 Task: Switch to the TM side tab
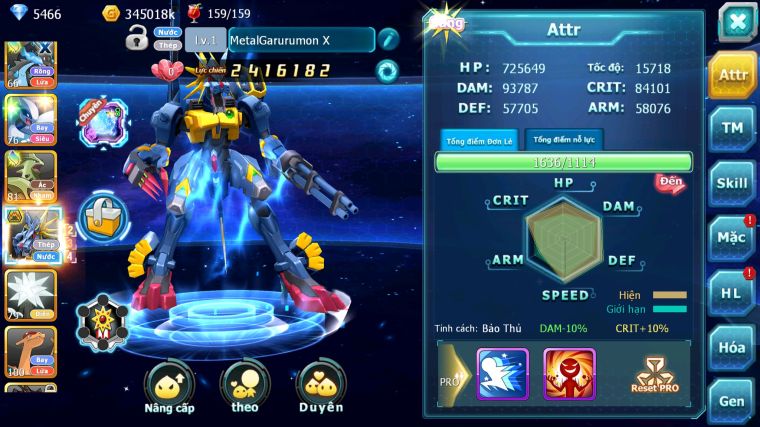pos(732,129)
